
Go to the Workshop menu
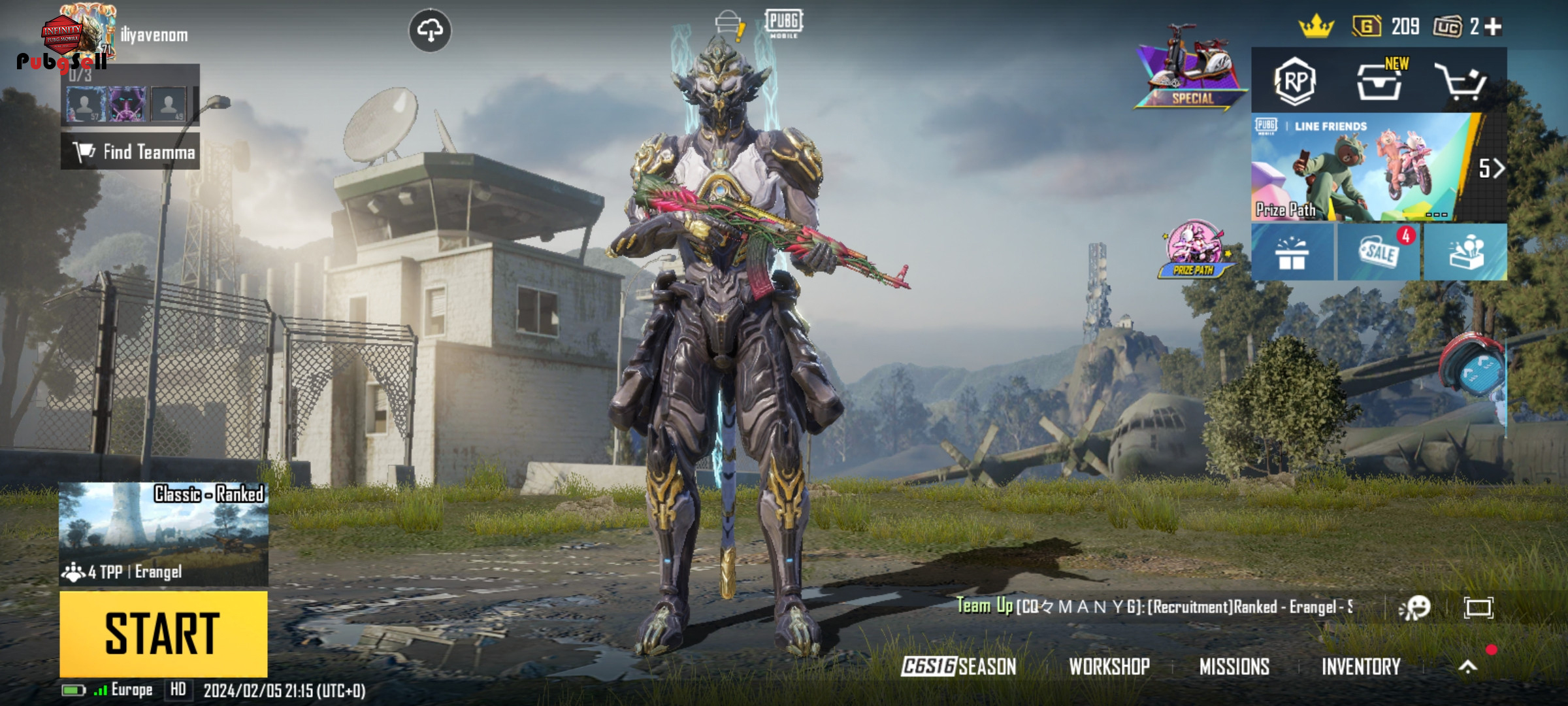point(1109,666)
